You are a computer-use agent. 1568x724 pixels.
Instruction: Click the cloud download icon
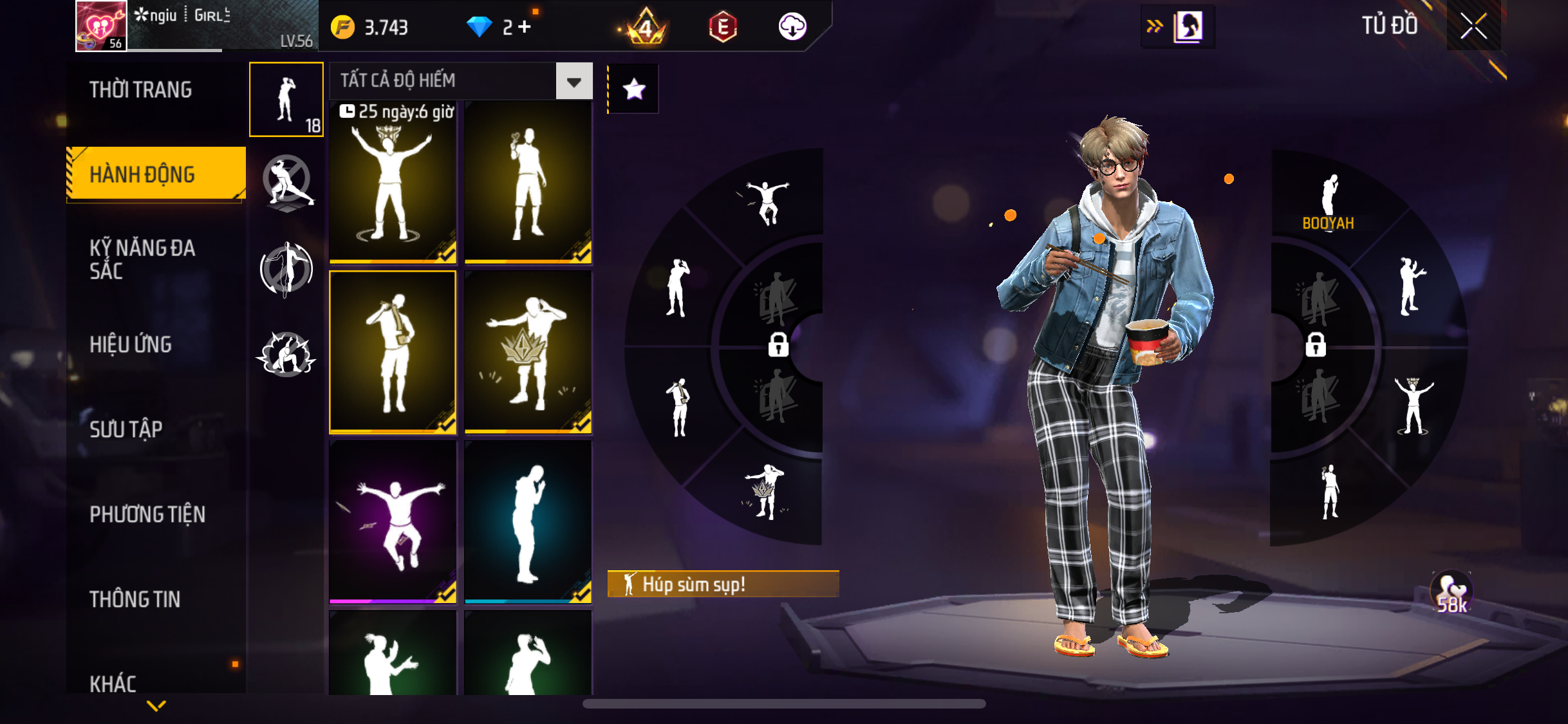tap(792, 27)
